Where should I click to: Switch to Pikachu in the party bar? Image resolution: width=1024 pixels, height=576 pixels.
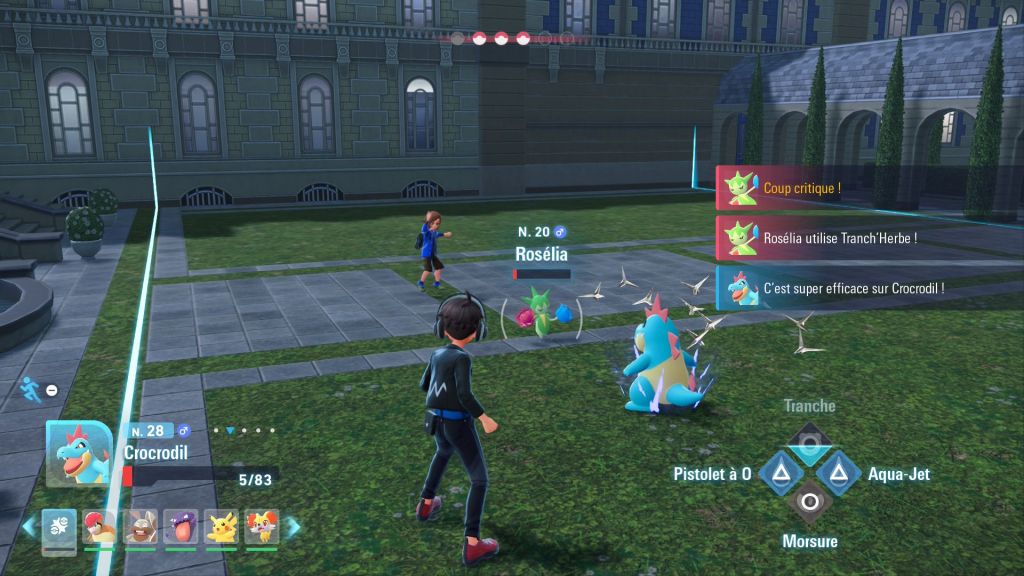(x=221, y=526)
